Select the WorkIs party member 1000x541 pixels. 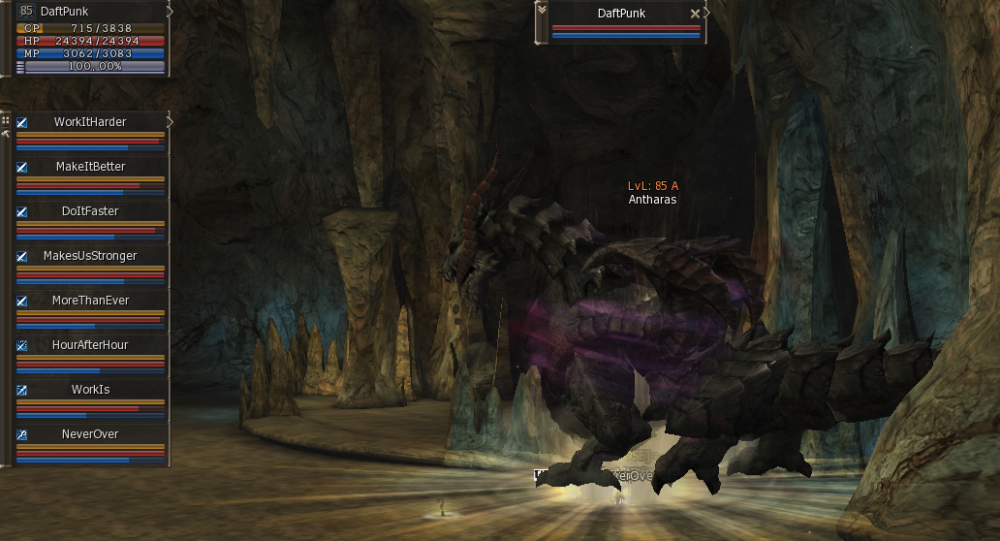click(90, 389)
